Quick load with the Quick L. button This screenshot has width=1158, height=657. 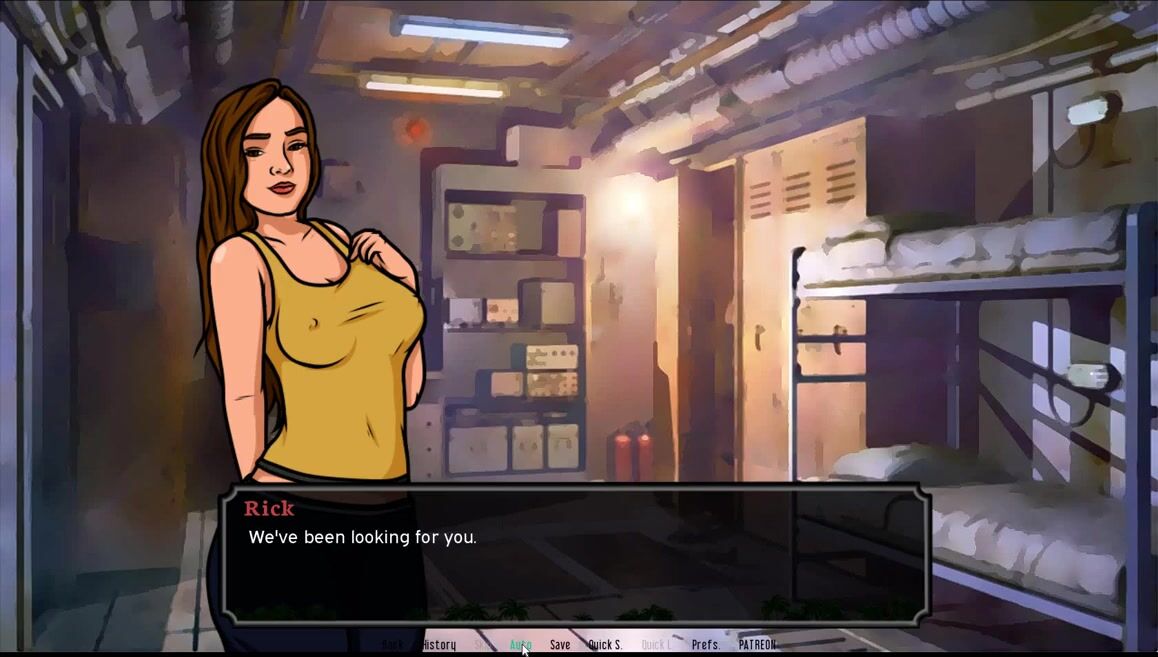pos(656,645)
